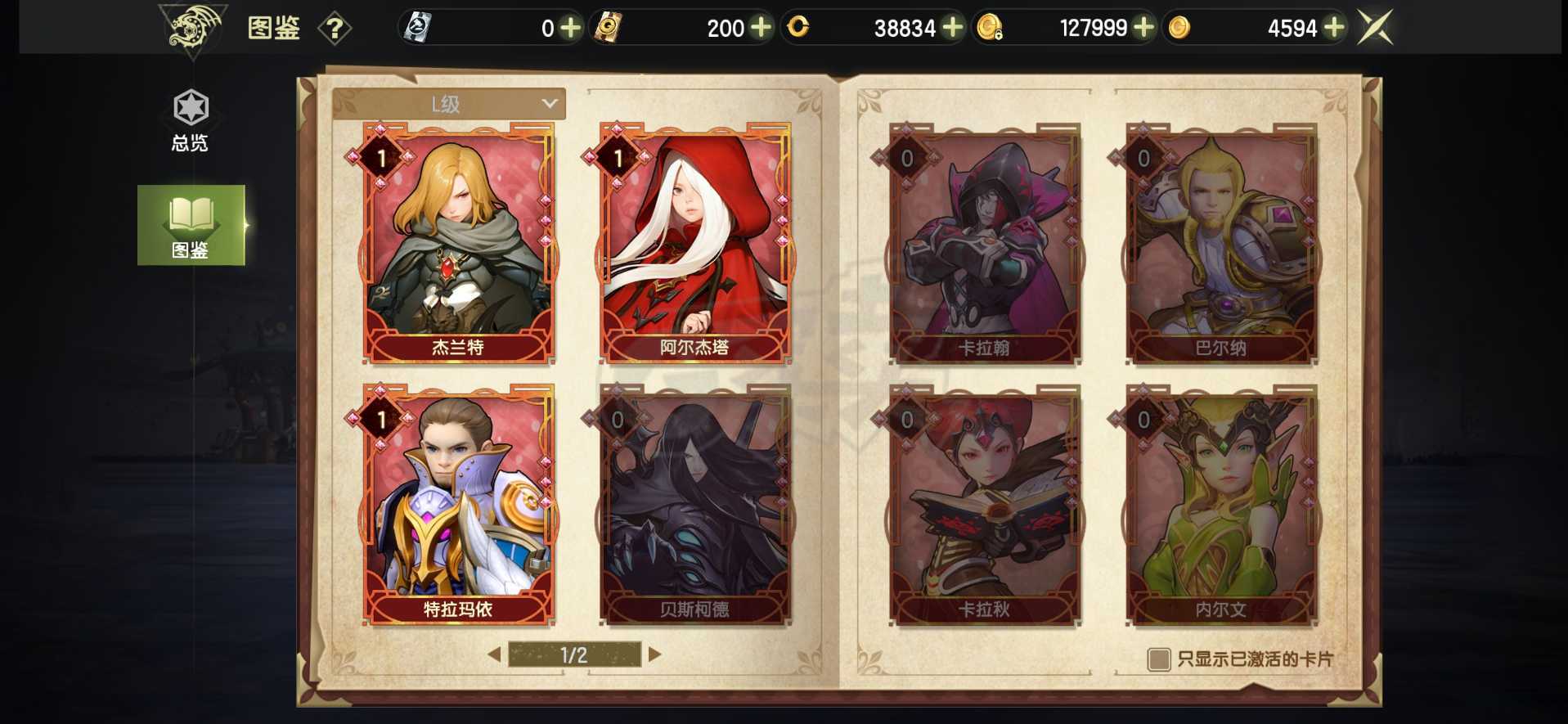Select the 图鉴 book tab
Screen dimensions: 1568x724
click(x=191, y=225)
